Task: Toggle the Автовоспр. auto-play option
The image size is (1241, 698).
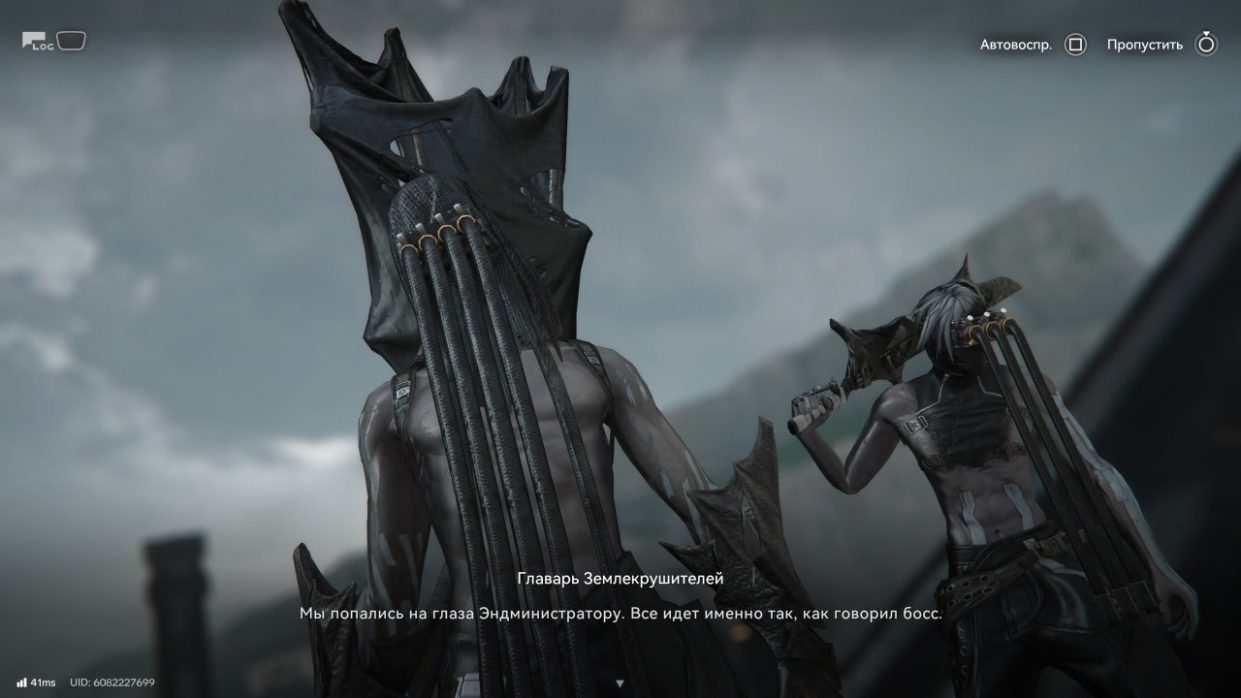Action: click(1075, 45)
